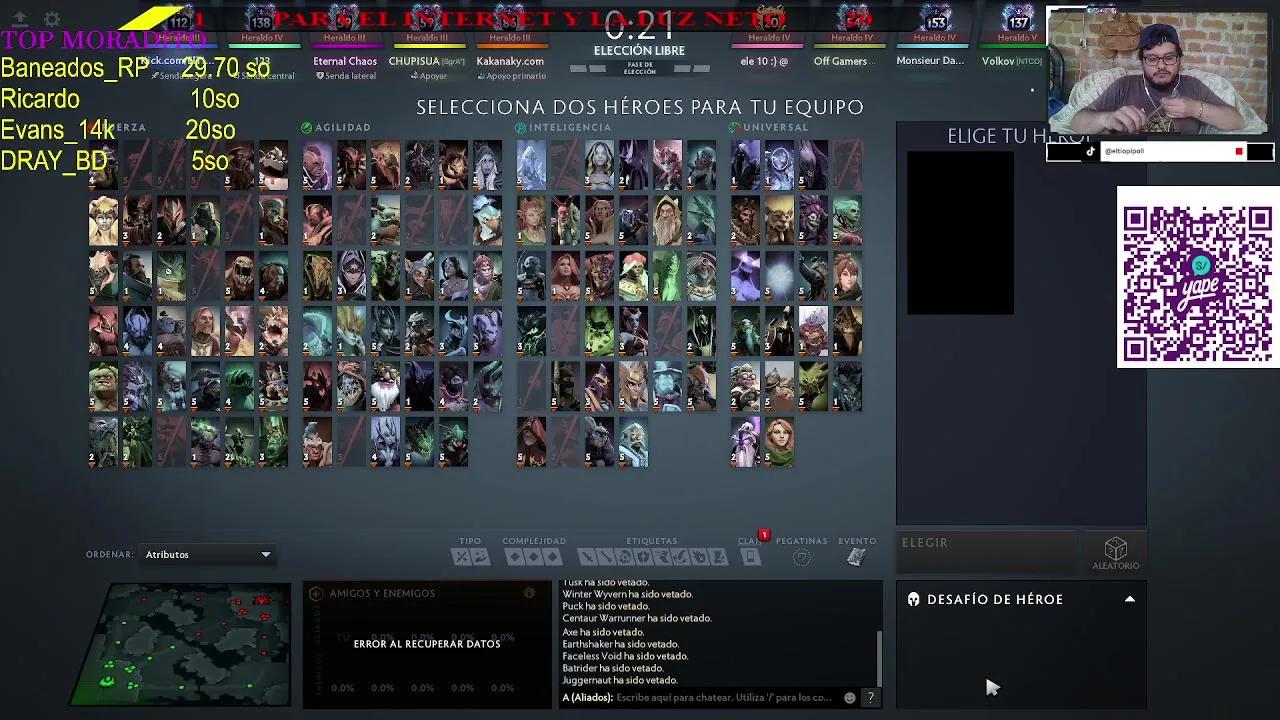Toggle the melee Tipo filter

pos(460,557)
